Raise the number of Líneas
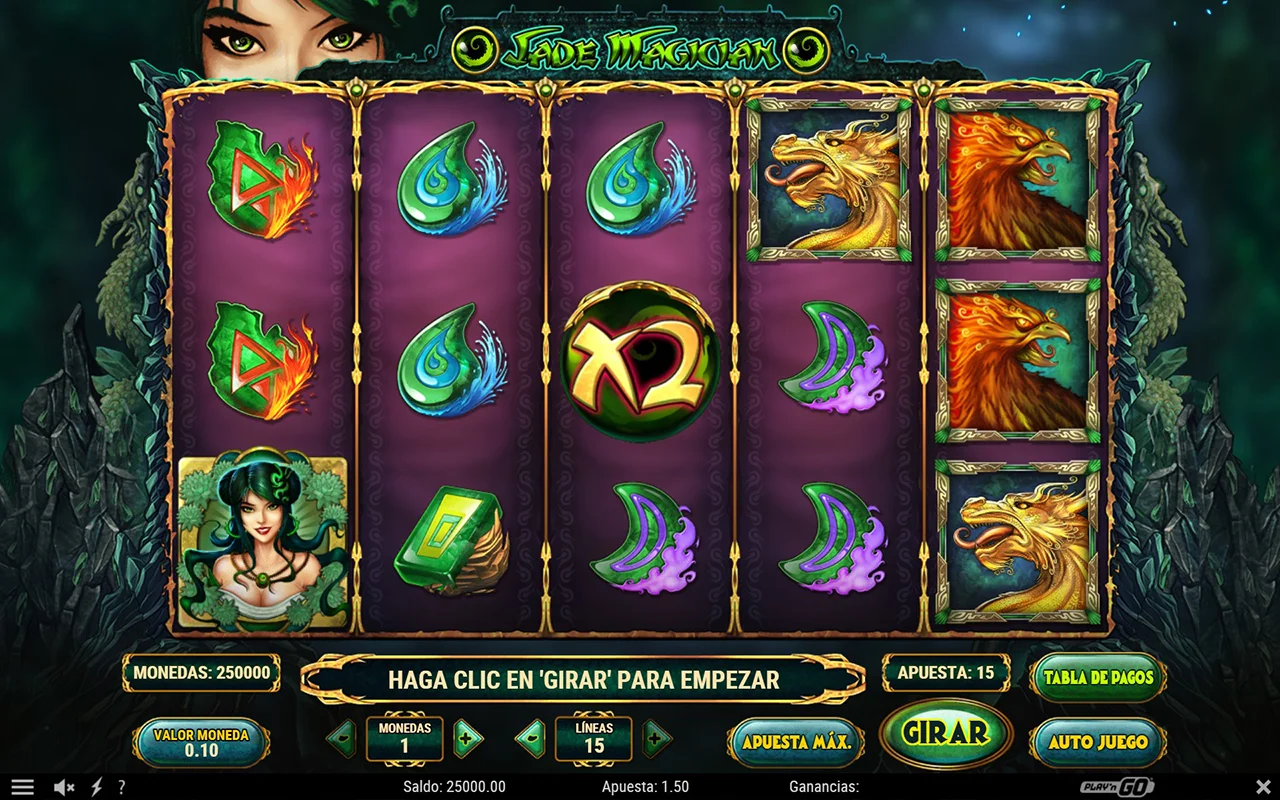The height and width of the screenshot is (800, 1280). [x=656, y=739]
